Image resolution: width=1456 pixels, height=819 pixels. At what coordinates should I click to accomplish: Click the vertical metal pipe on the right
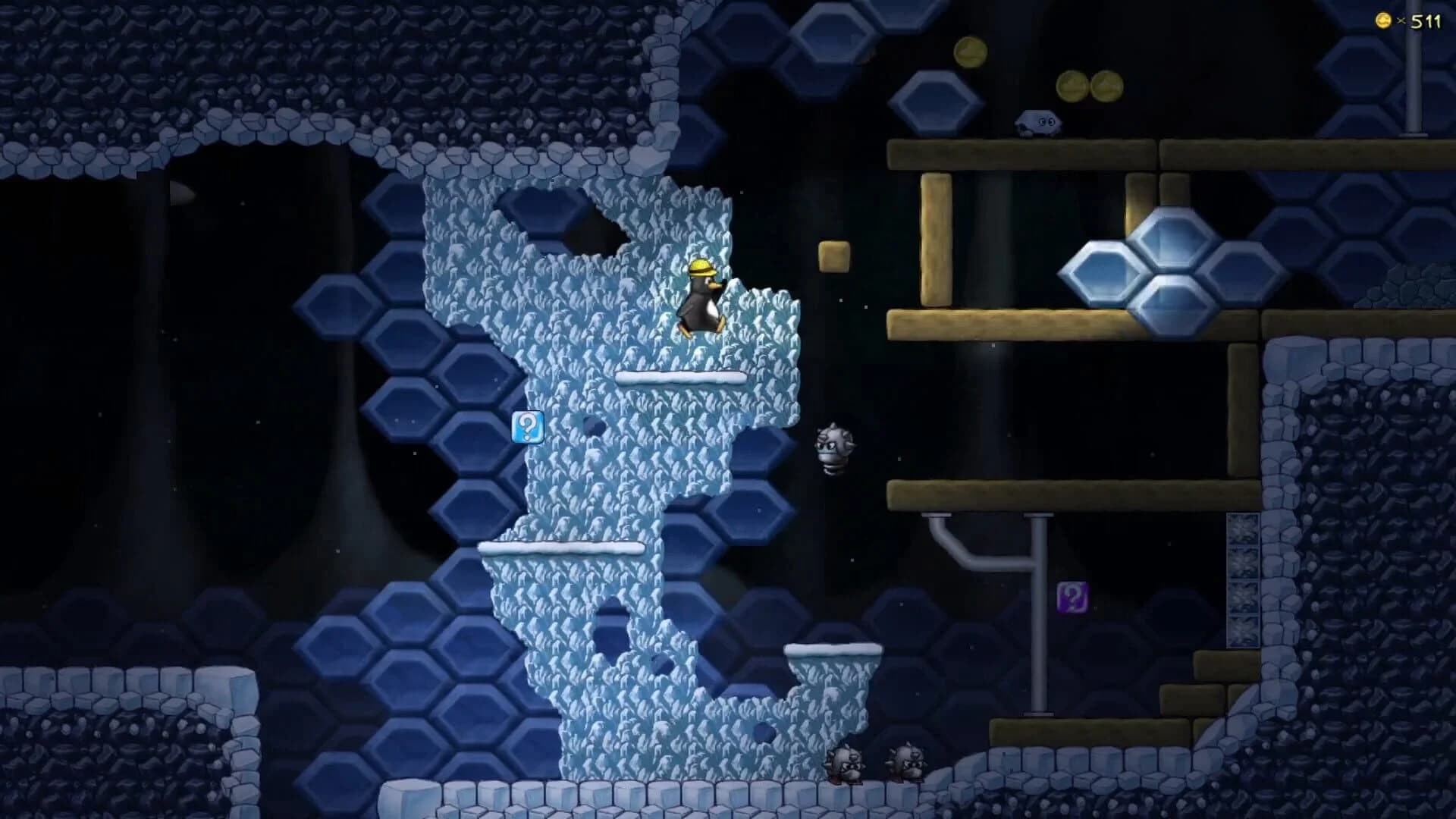tap(1036, 614)
